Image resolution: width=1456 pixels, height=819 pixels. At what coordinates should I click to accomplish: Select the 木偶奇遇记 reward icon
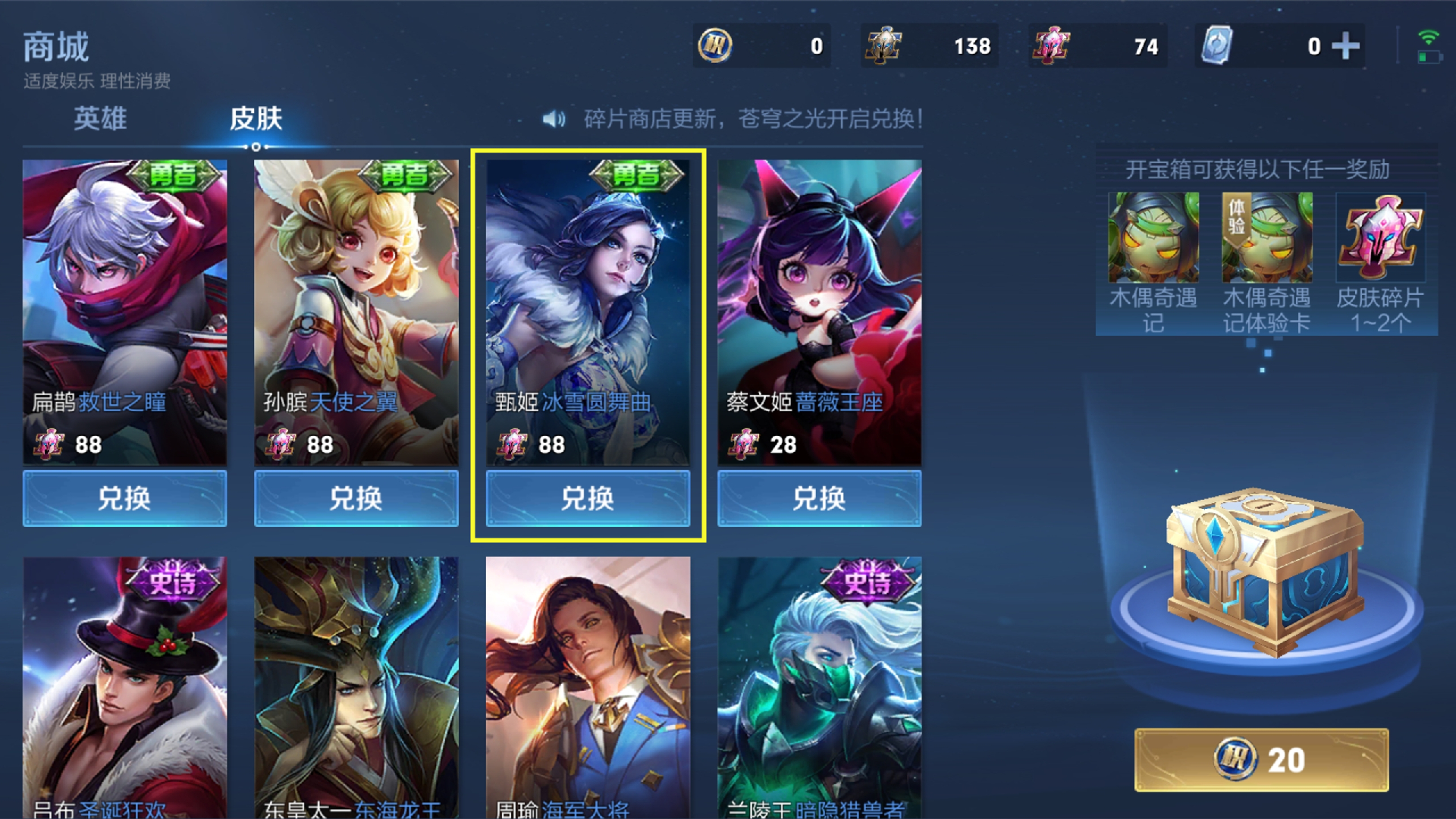point(1155,237)
